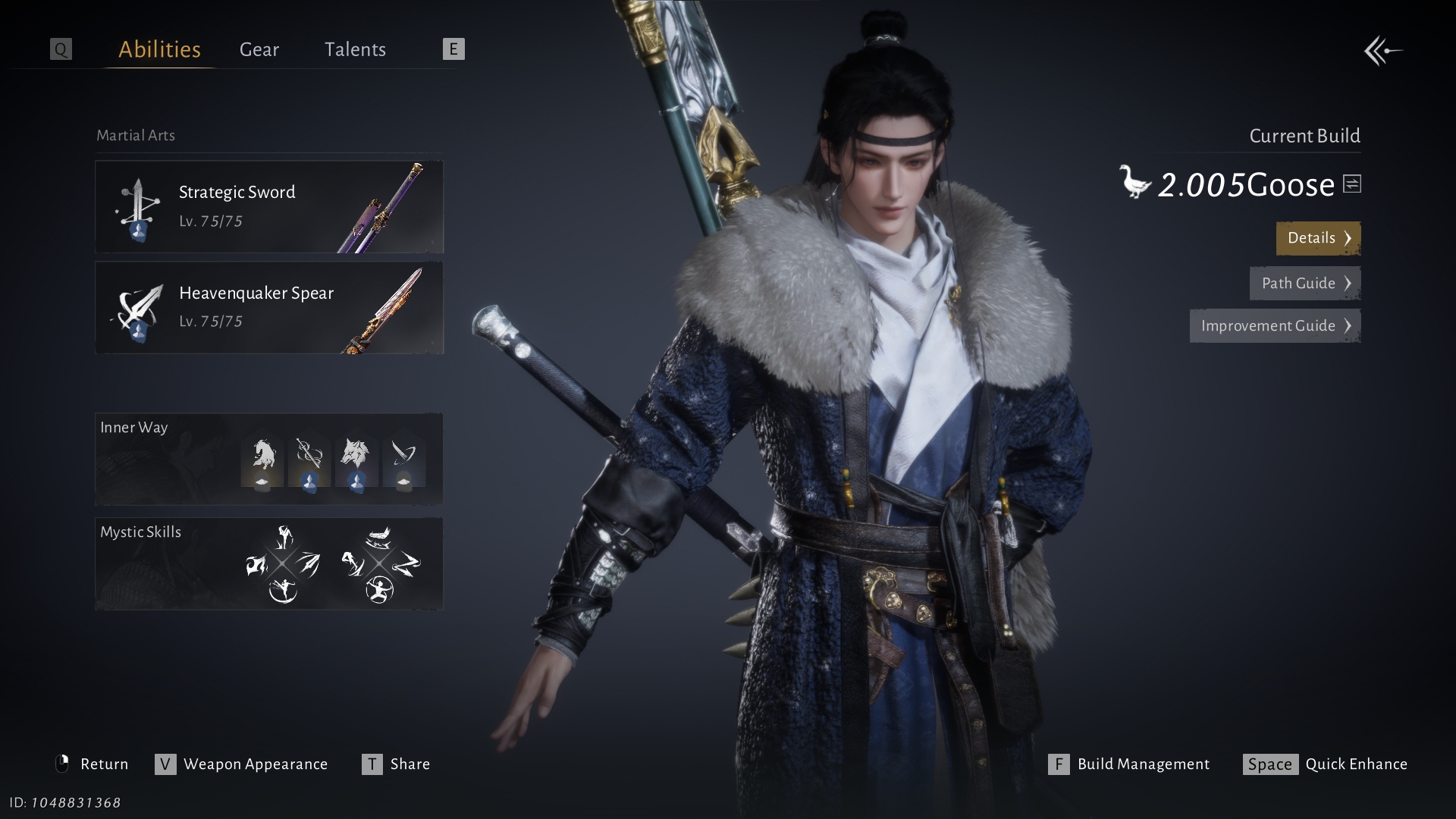Open Weapon Appearance options
The image size is (1456, 819).
click(x=243, y=764)
